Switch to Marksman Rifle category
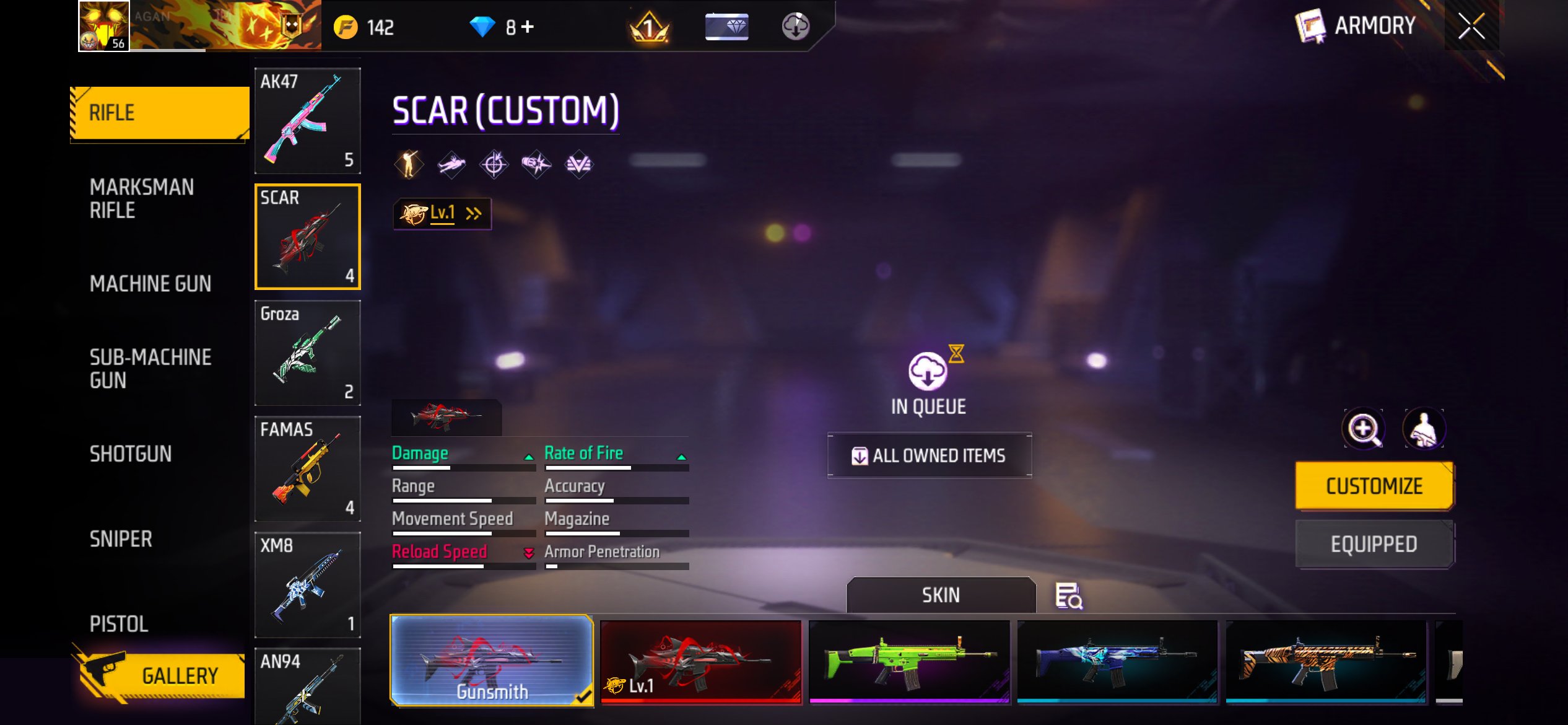 (x=142, y=198)
